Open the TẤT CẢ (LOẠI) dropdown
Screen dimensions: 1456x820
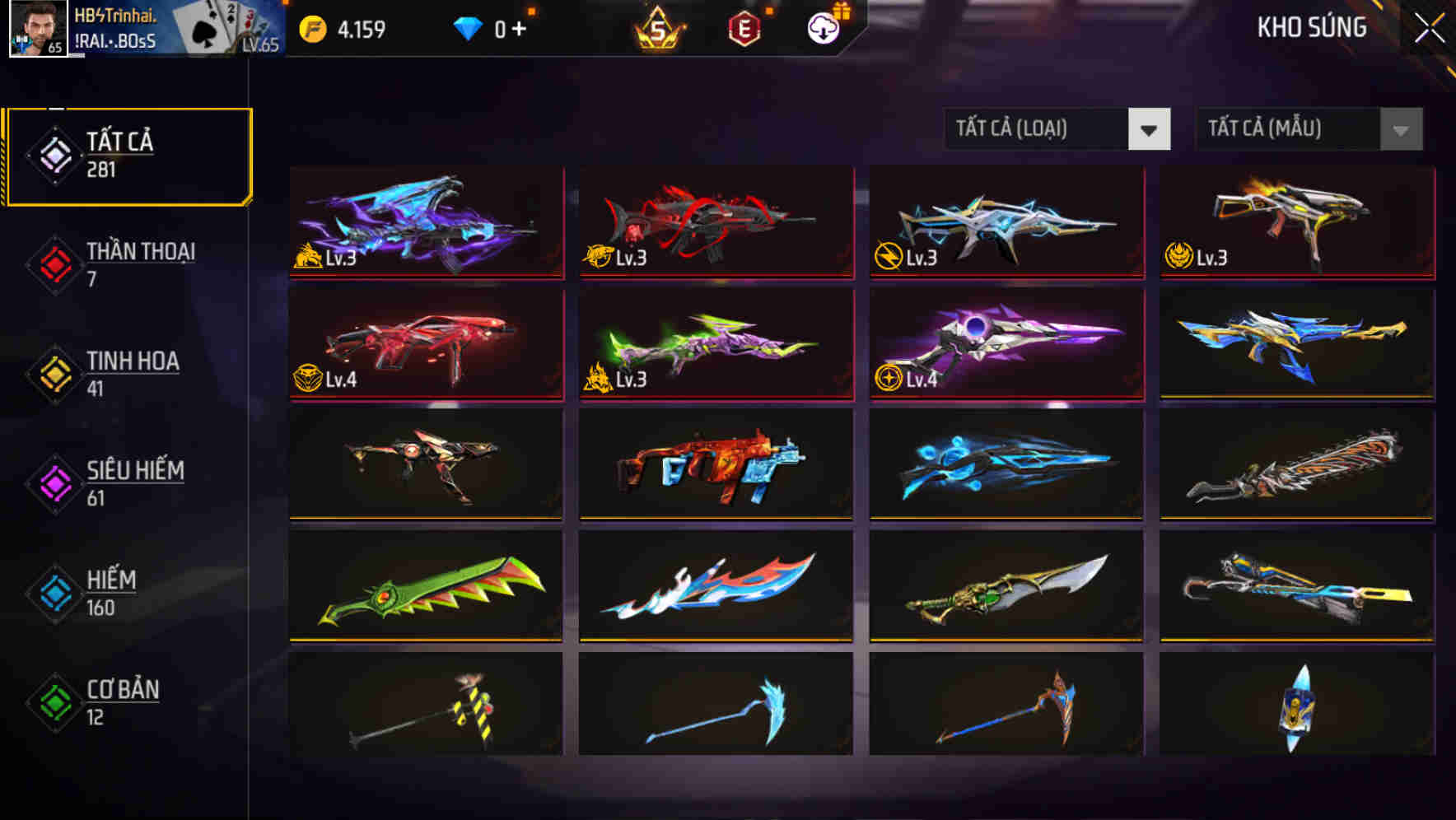1056,129
